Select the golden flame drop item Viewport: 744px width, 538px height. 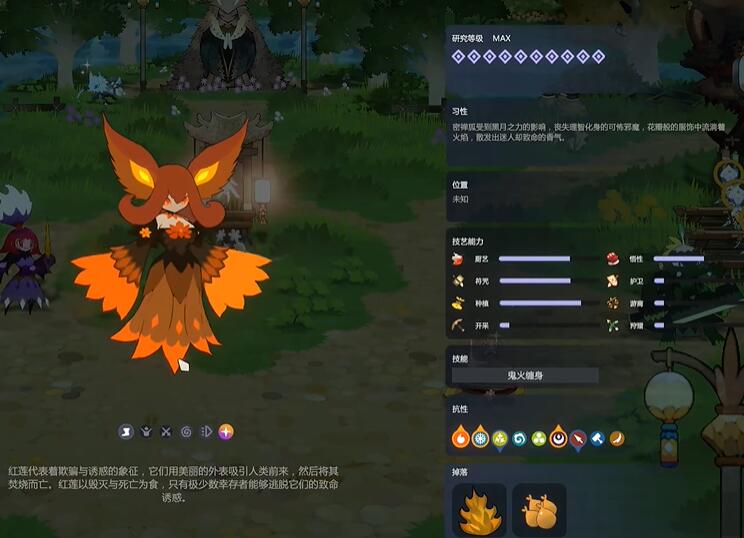coord(481,510)
